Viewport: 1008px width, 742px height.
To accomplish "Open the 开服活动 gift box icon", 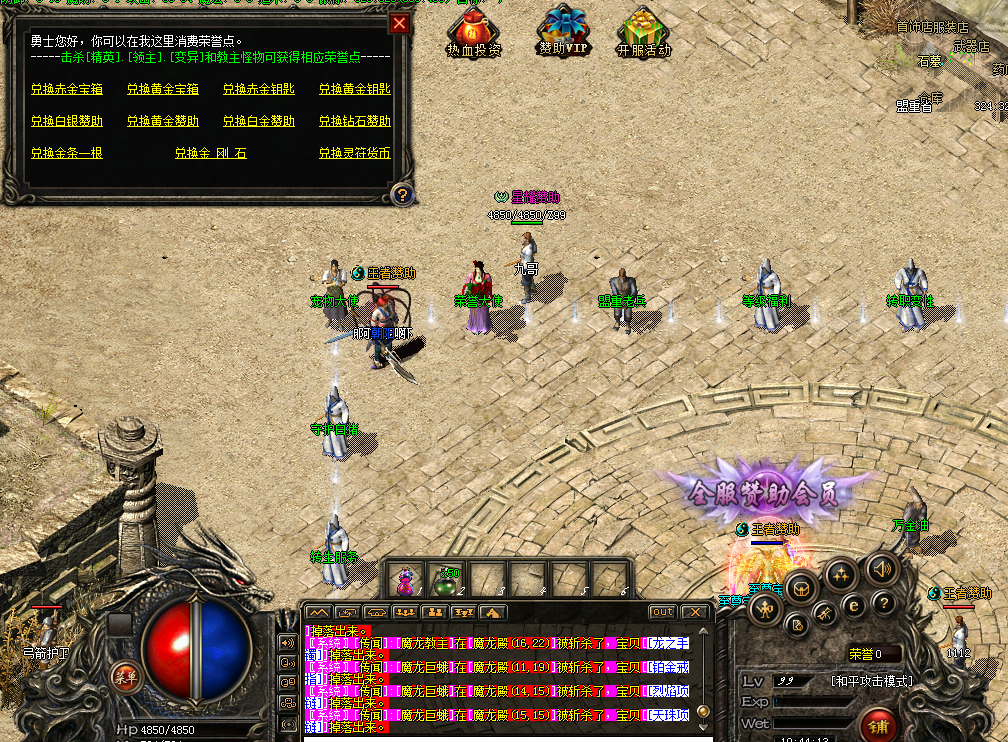I will [x=643, y=31].
